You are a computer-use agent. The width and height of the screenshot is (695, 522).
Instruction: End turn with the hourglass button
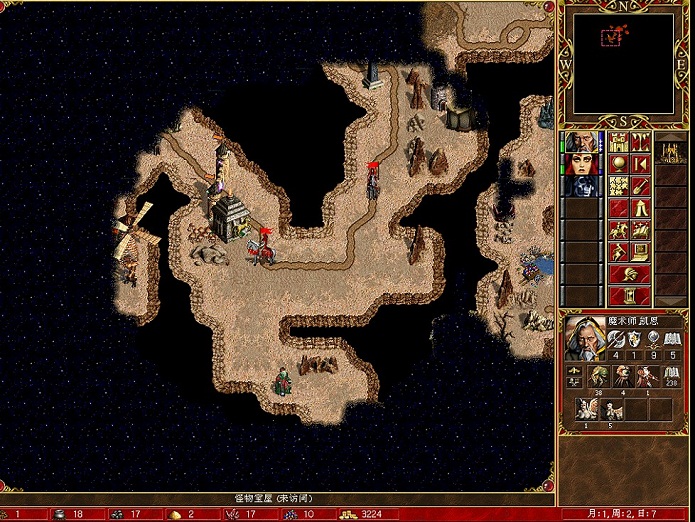pos(629,295)
